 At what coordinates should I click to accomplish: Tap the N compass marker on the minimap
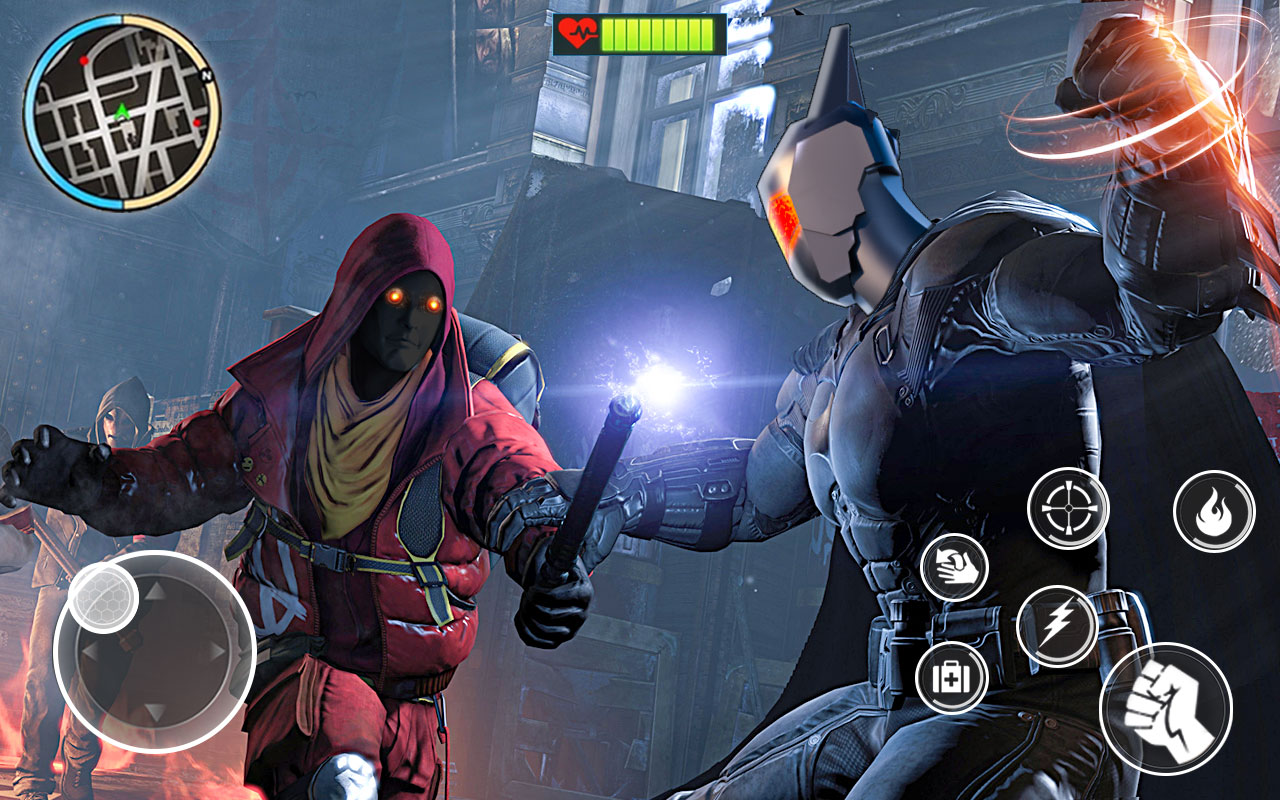click(x=205, y=77)
